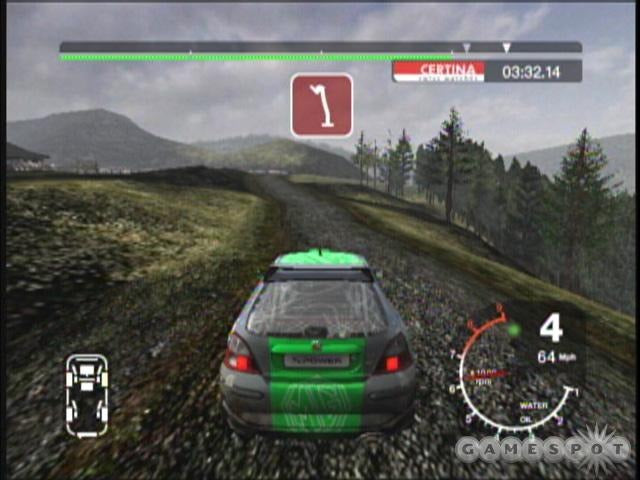Select the car damage diagram

coord(87,394)
